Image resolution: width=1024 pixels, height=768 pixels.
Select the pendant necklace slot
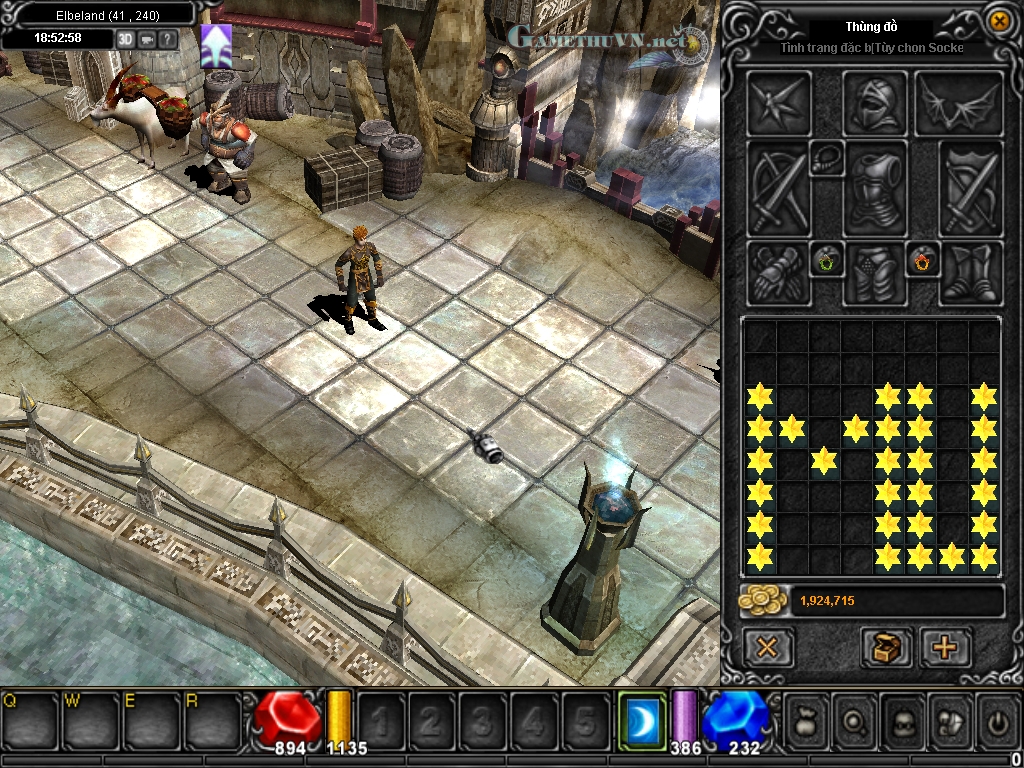(x=826, y=157)
